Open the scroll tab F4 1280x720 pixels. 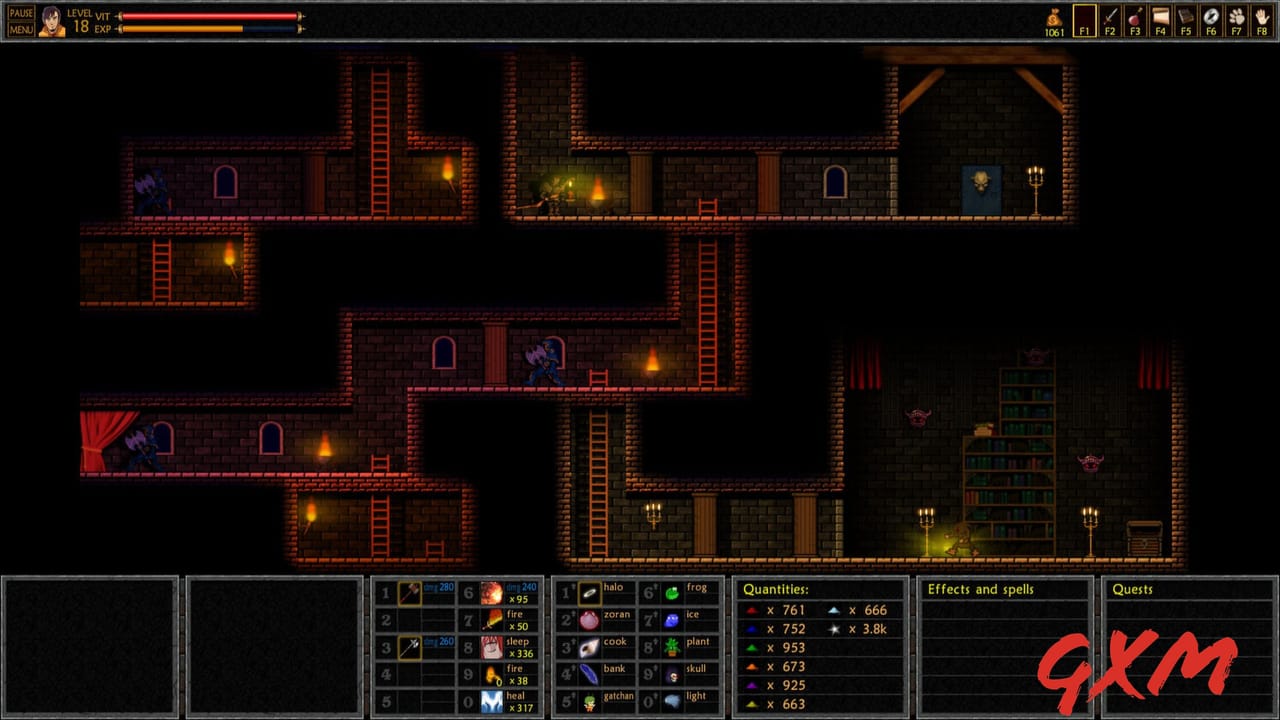pos(1160,20)
